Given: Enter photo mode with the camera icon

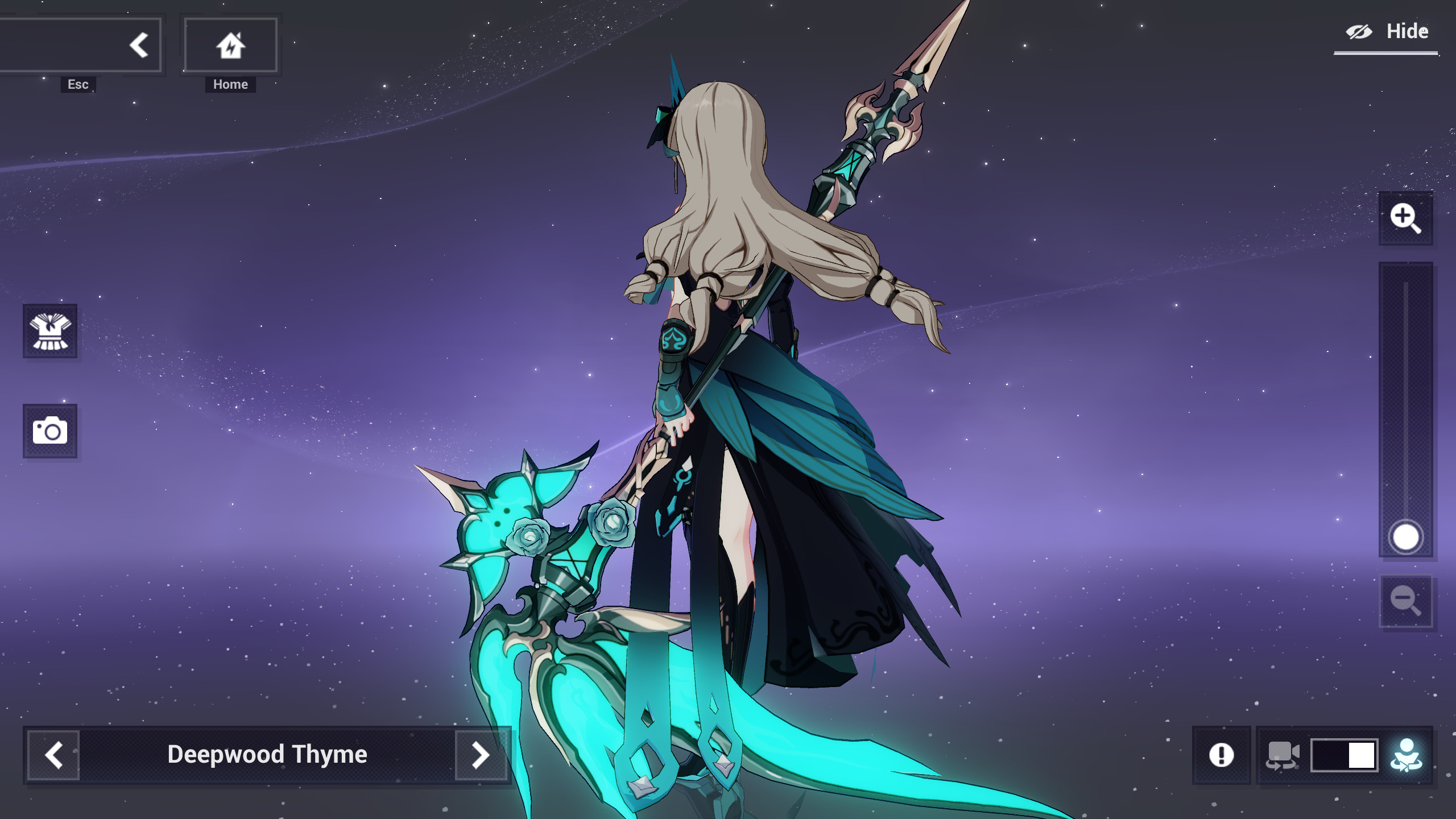Looking at the screenshot, I should tap(51, 431).
